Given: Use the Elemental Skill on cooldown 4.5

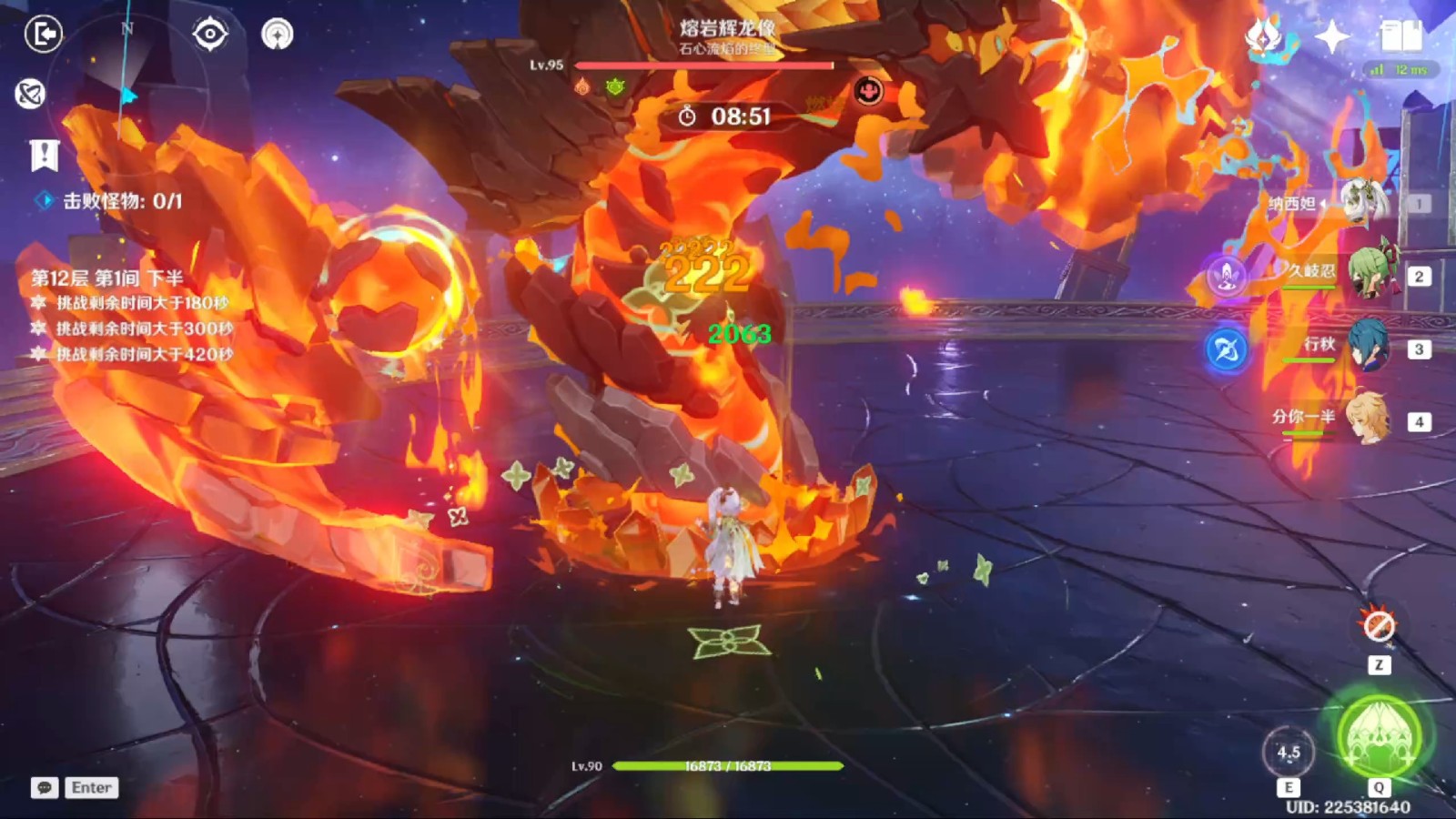Looking at the screenshot, I should coord(1289,753).
